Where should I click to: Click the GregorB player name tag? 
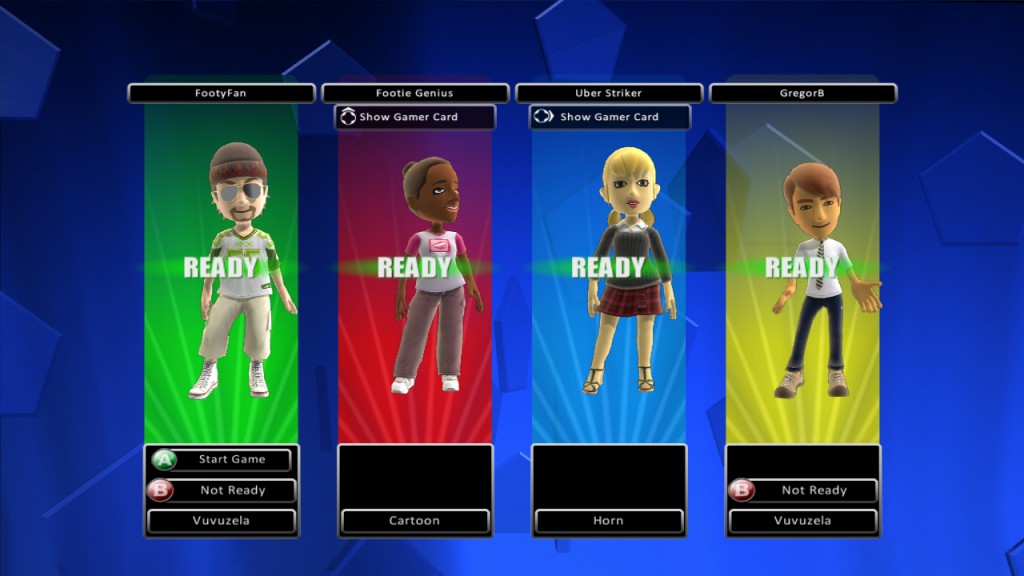(x=803, y=93)
